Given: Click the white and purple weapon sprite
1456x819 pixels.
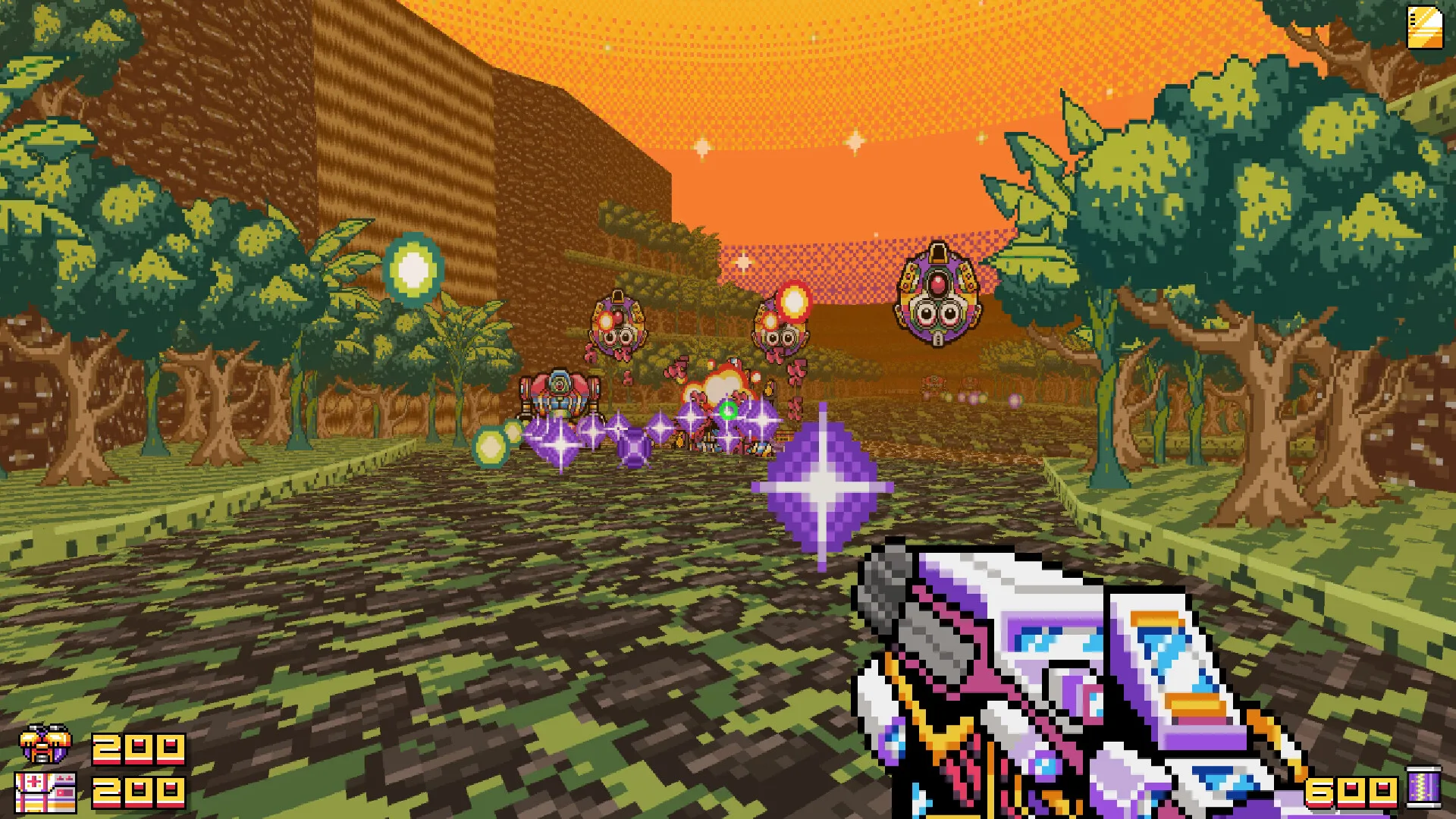Looking at the screenshot, I should [x=1062, y=682].
